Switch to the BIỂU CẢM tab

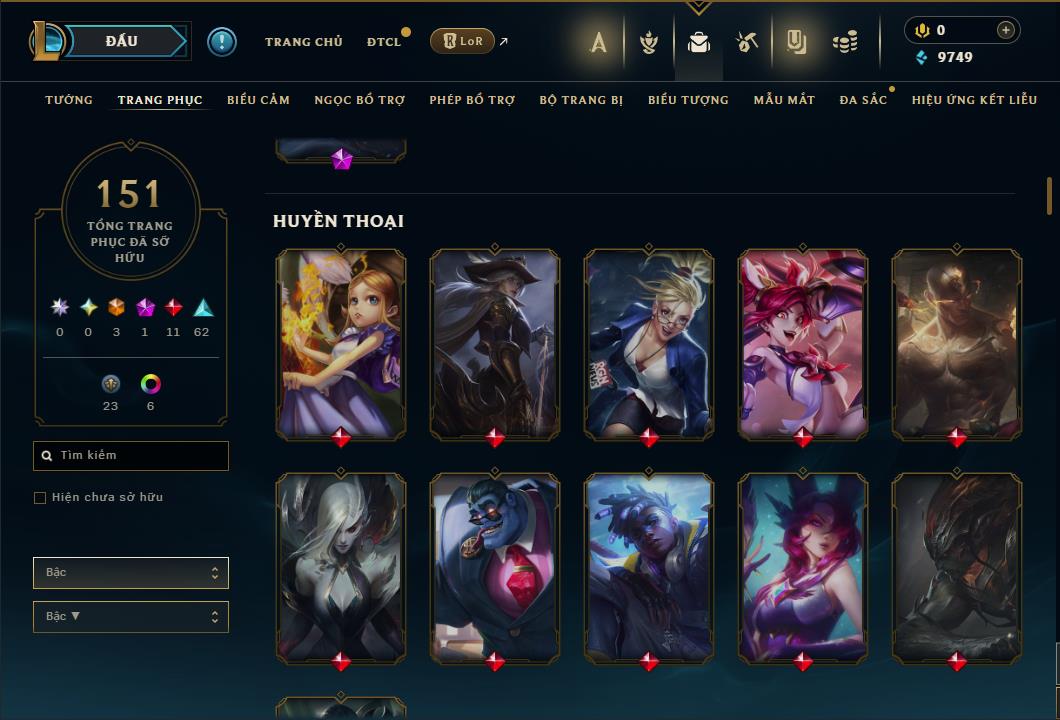(x=258, y=100)
